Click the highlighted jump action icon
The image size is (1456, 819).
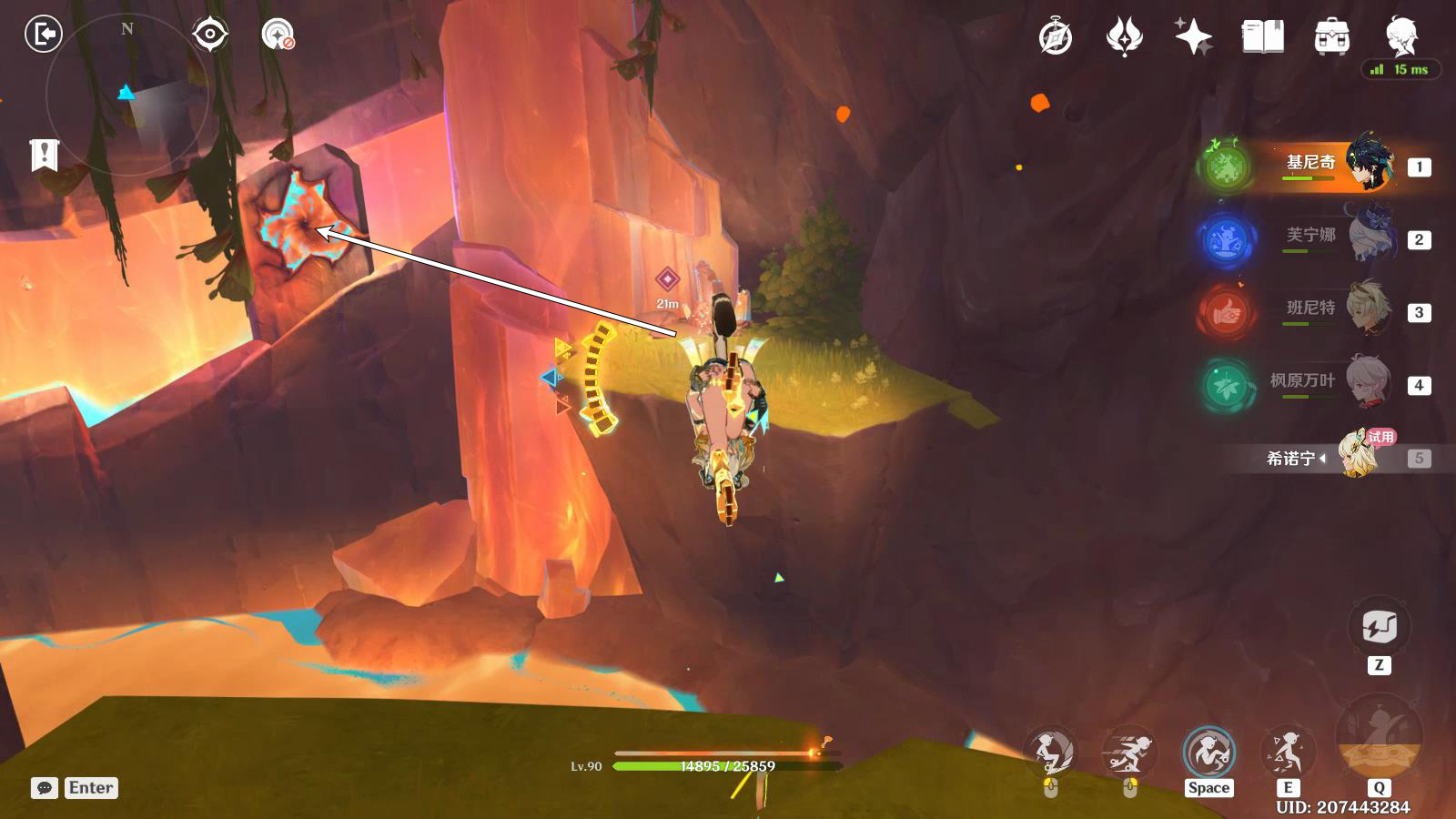(x=1208, y=752)
